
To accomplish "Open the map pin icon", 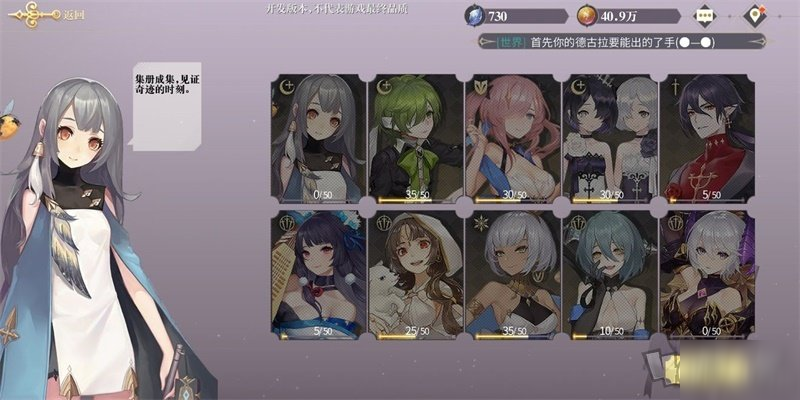I will click(x=757, y=16).
